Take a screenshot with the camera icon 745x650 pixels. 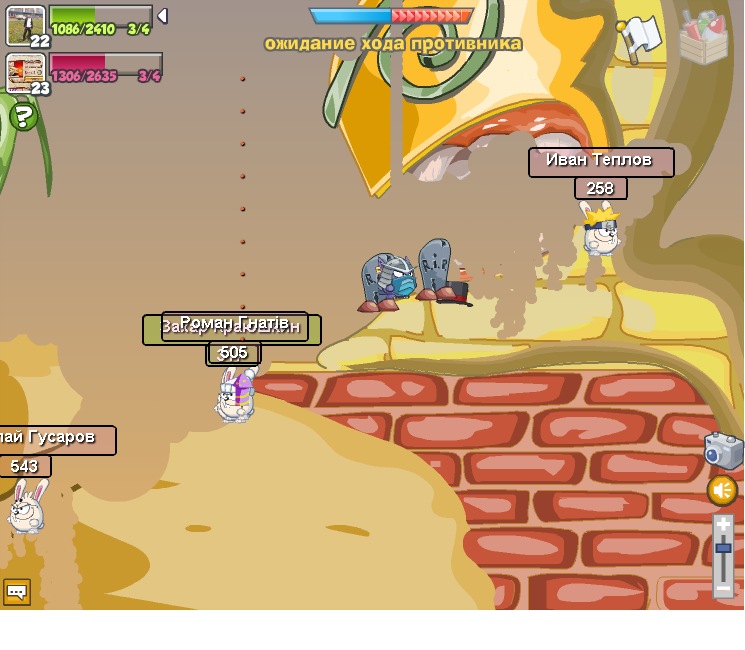coord(722,451)
